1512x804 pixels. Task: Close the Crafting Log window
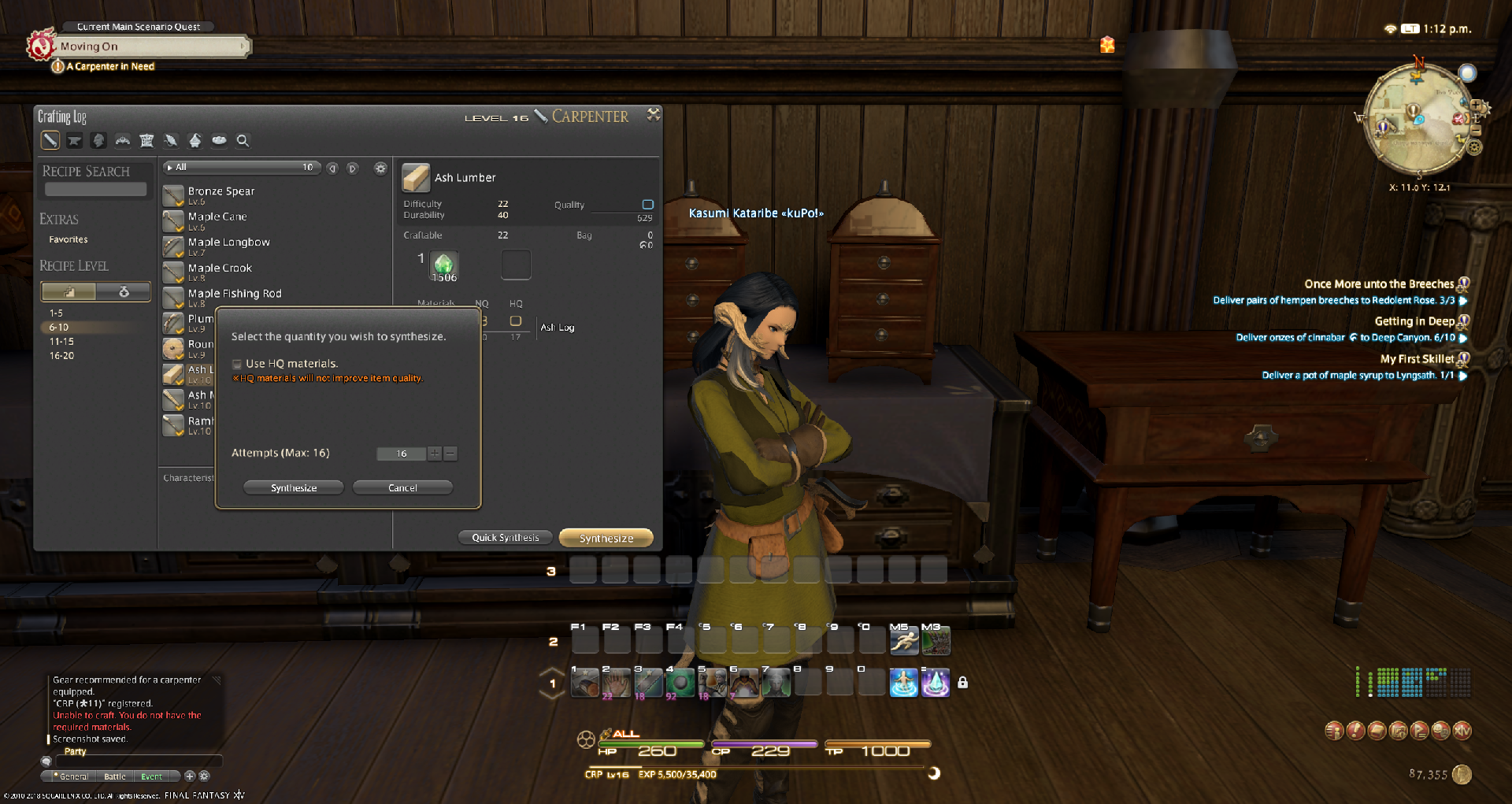pyautogui.click(x=653, y=115)
